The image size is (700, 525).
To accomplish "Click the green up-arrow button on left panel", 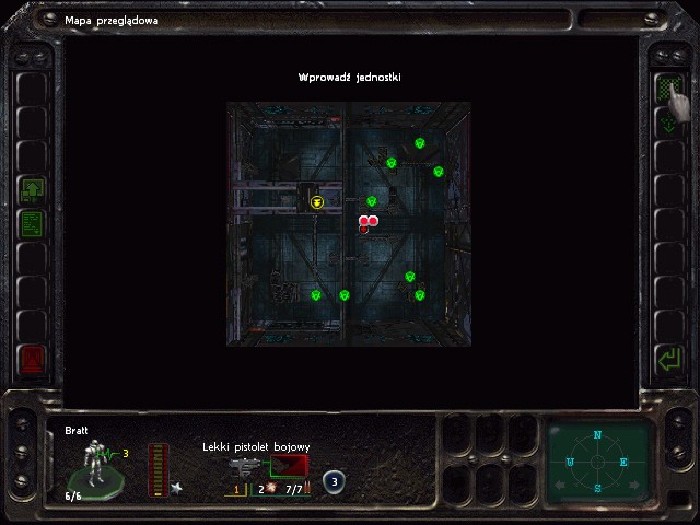I will 32,189.
